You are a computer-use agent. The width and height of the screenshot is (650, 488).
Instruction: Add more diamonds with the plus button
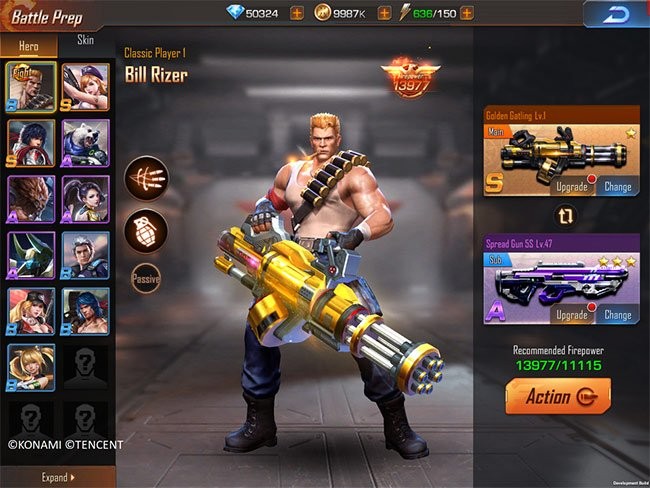[x=296, y=13]
